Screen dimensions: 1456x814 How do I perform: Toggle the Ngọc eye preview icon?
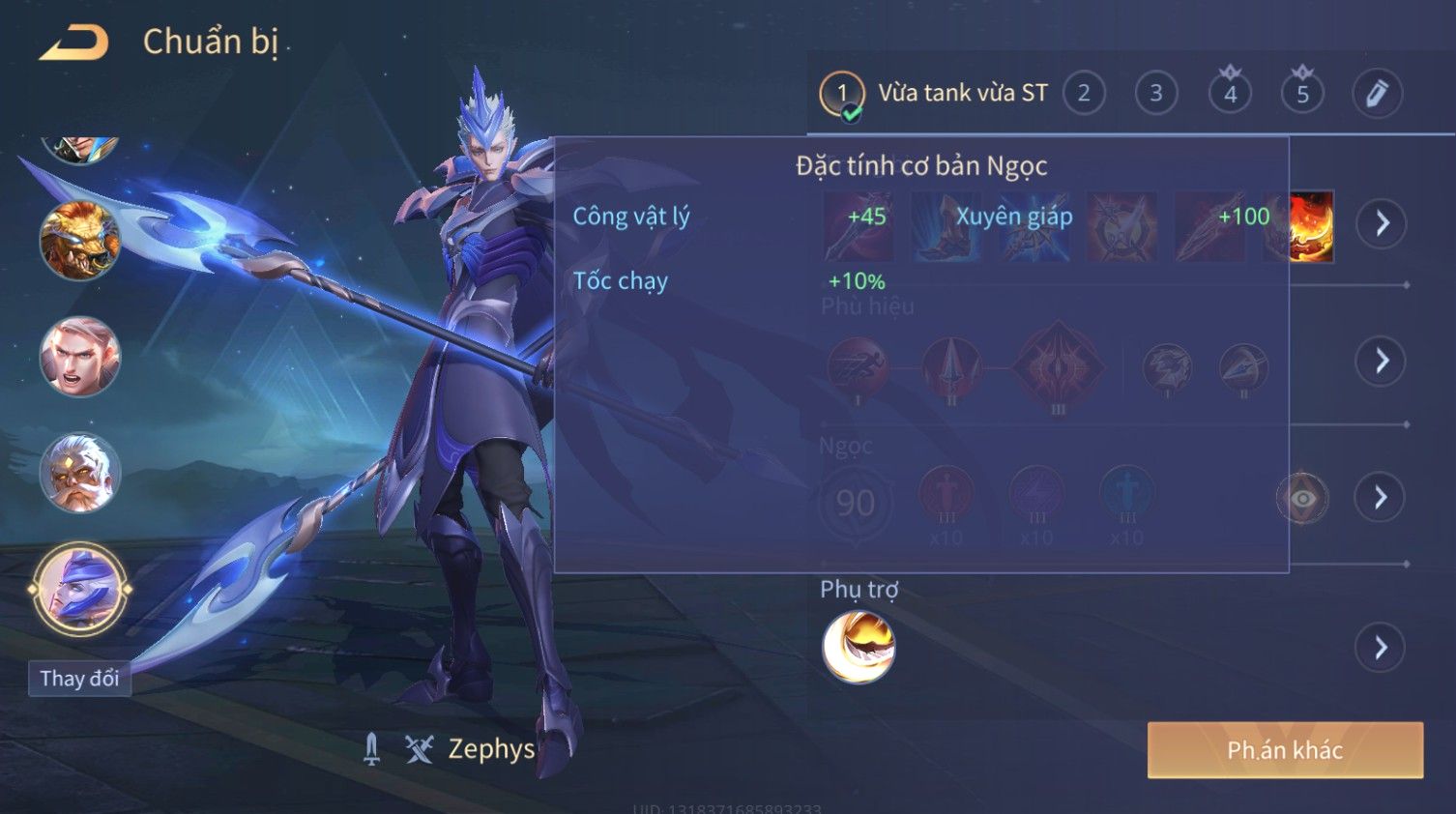(1302, 499)
